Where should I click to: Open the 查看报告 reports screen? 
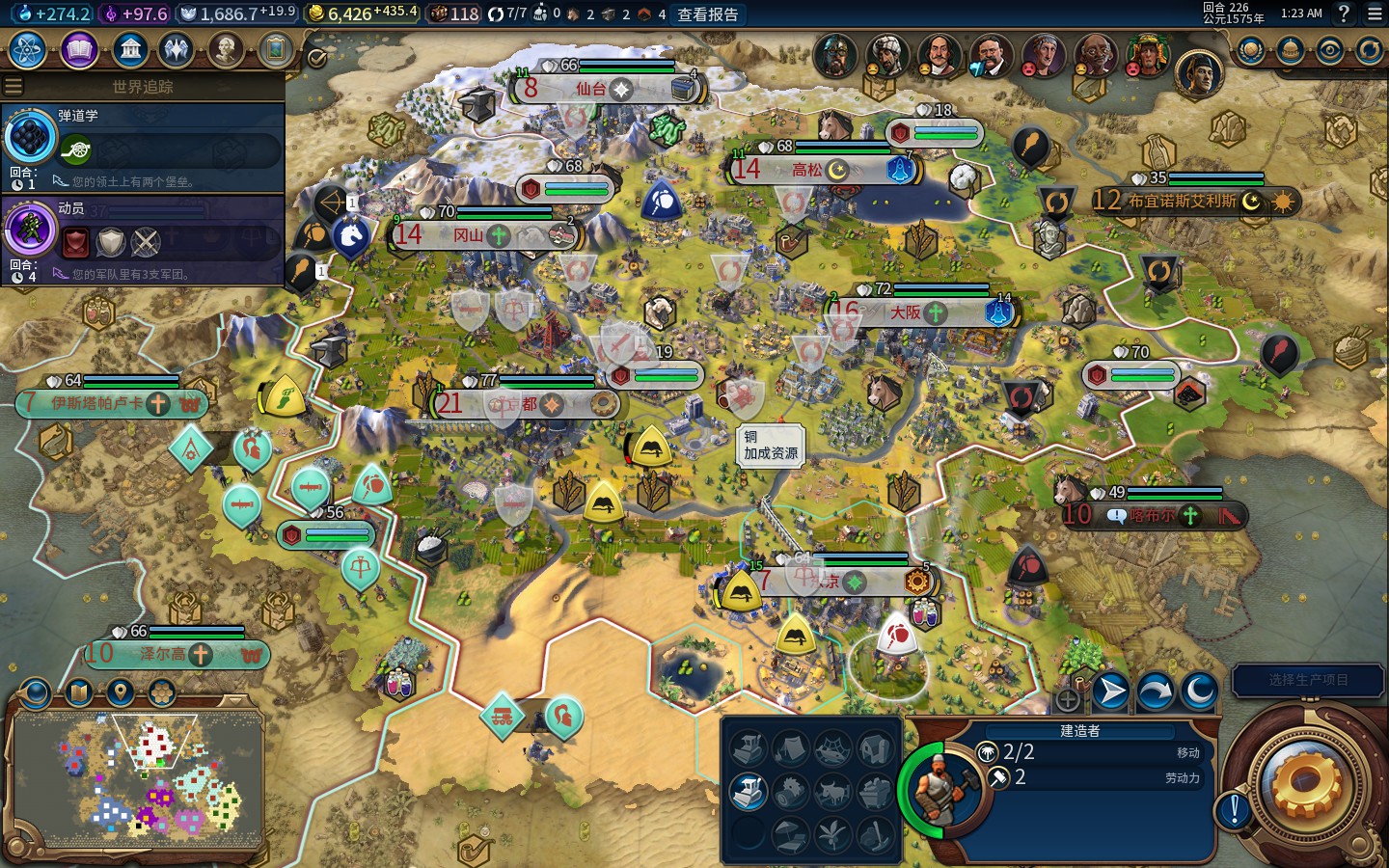point(707,14)
